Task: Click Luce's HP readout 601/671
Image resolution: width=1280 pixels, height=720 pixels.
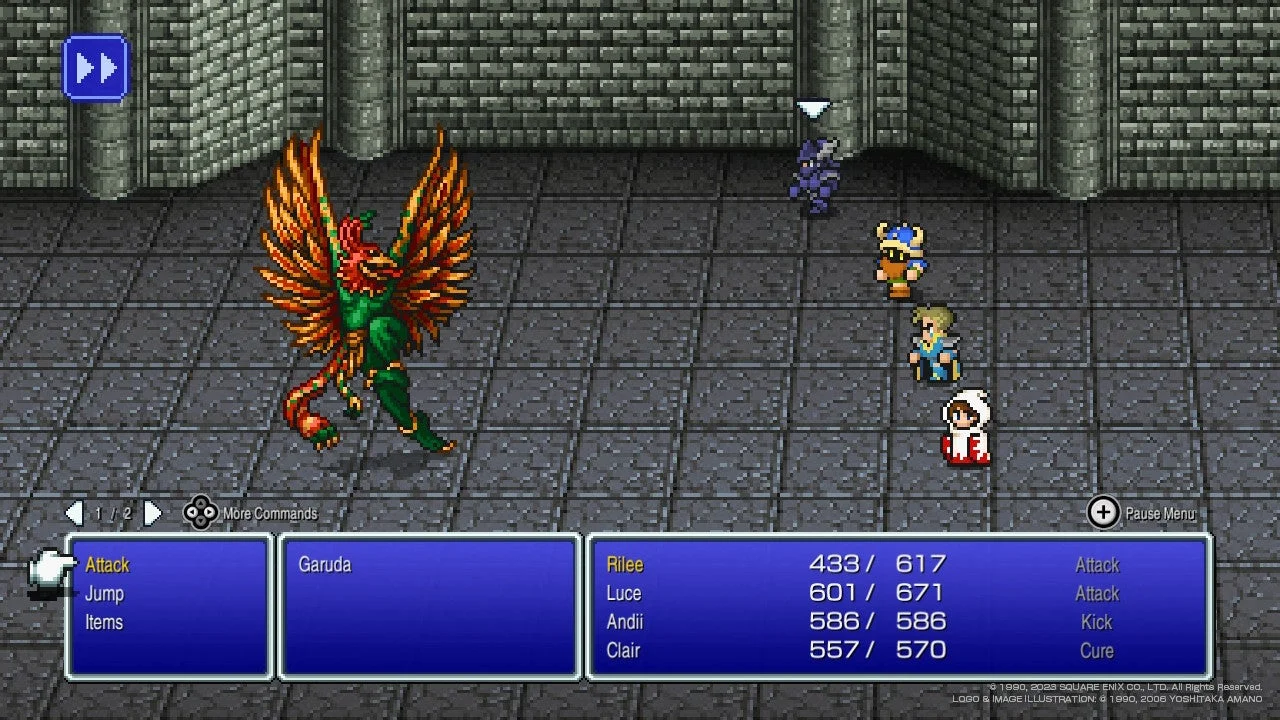Action: coord(874,593)
